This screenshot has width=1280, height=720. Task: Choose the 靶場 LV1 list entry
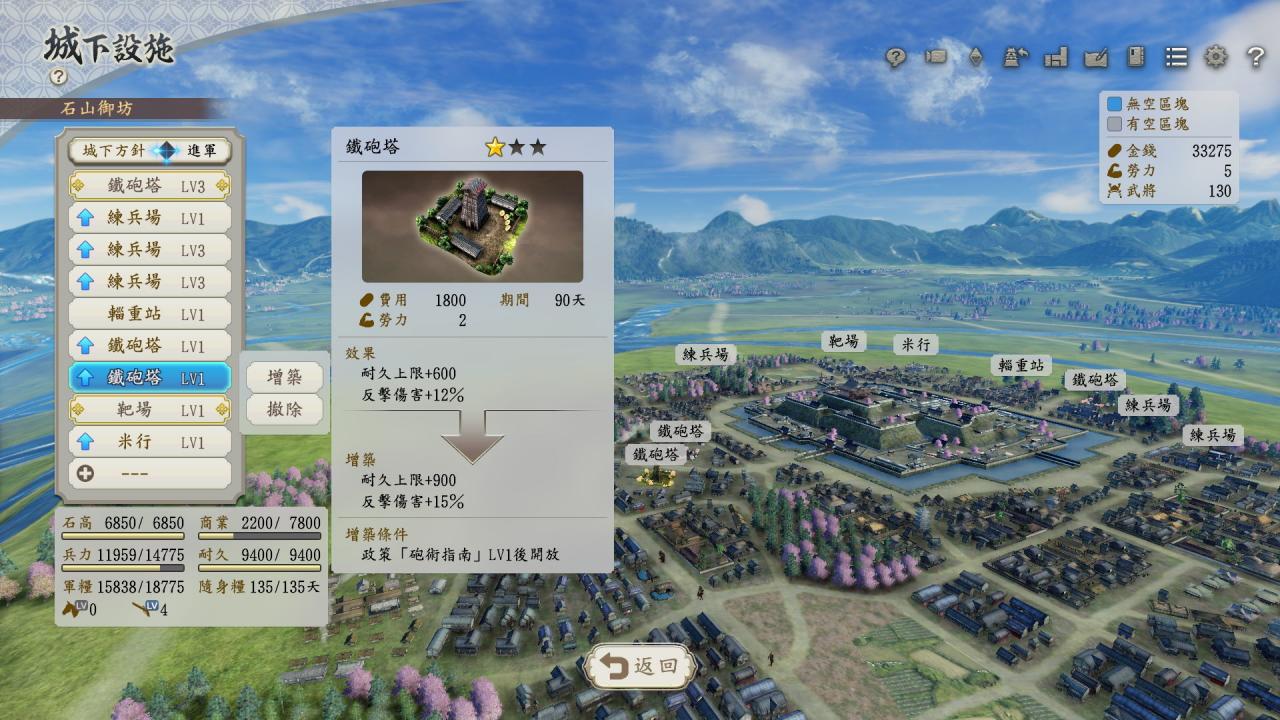[x=150, y=409]
